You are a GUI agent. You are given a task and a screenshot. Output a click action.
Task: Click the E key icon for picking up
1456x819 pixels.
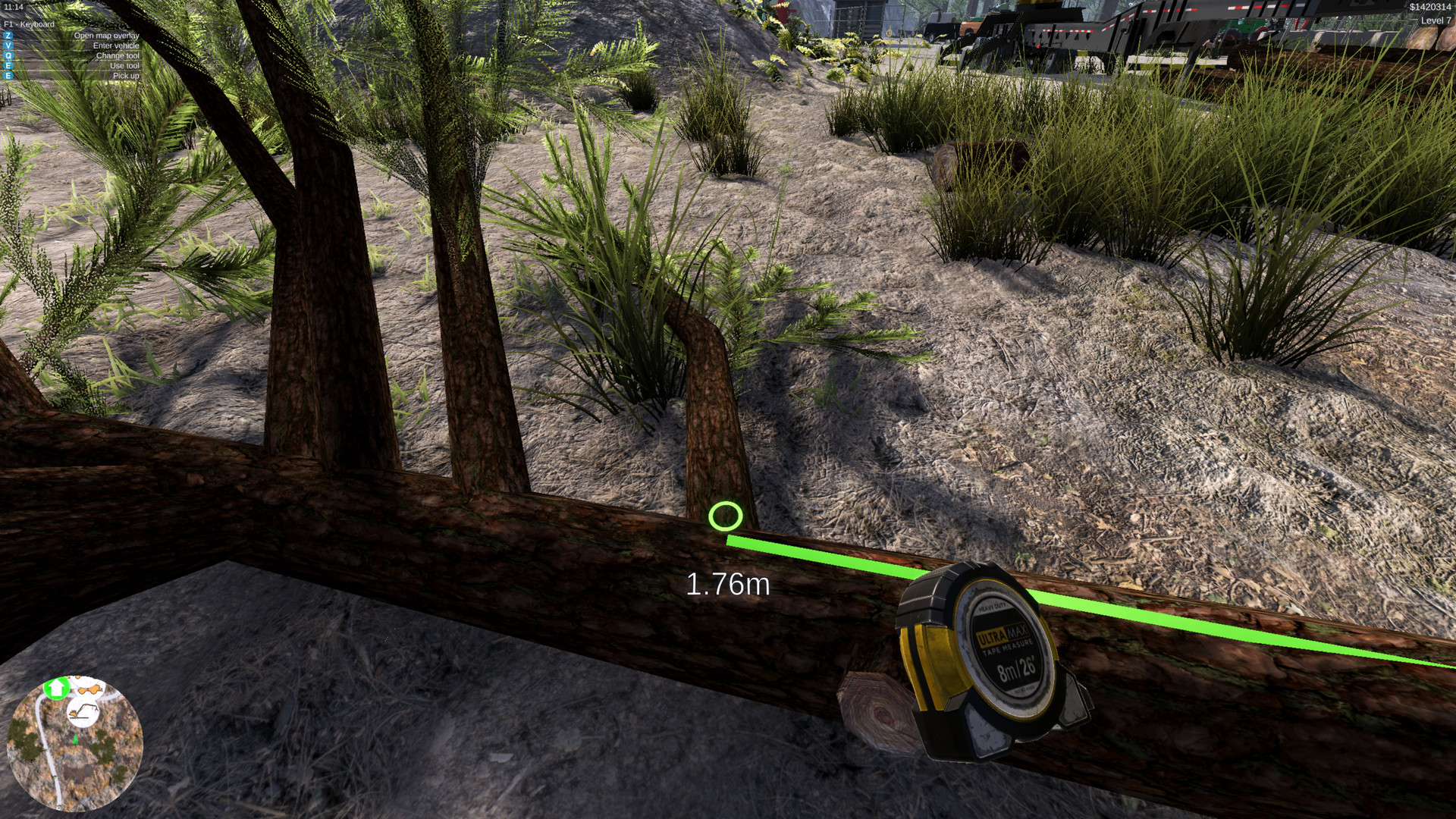click(8, 75)
